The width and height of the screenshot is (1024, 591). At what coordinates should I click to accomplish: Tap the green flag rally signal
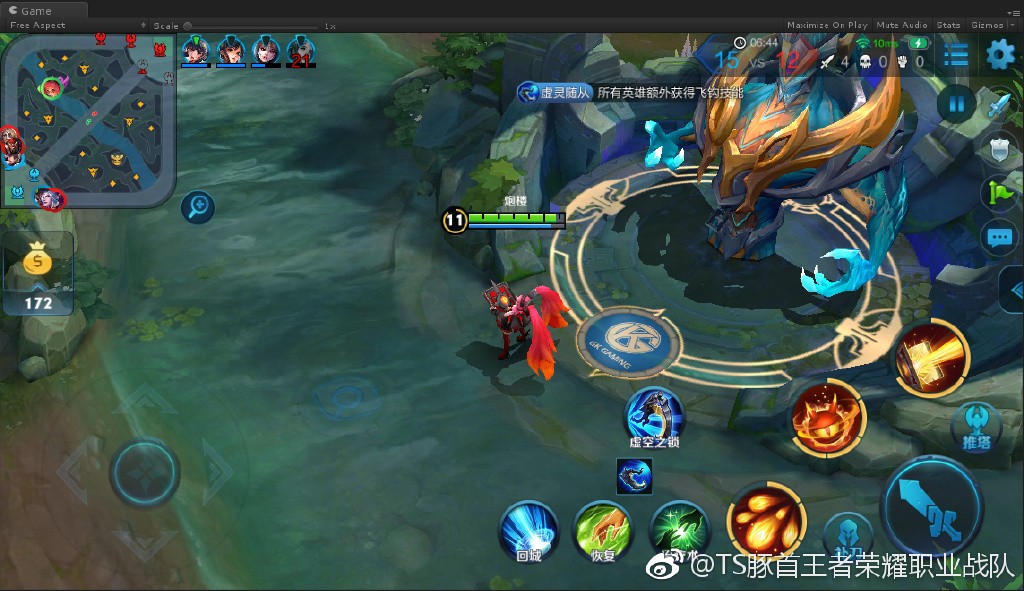point(999,193)
